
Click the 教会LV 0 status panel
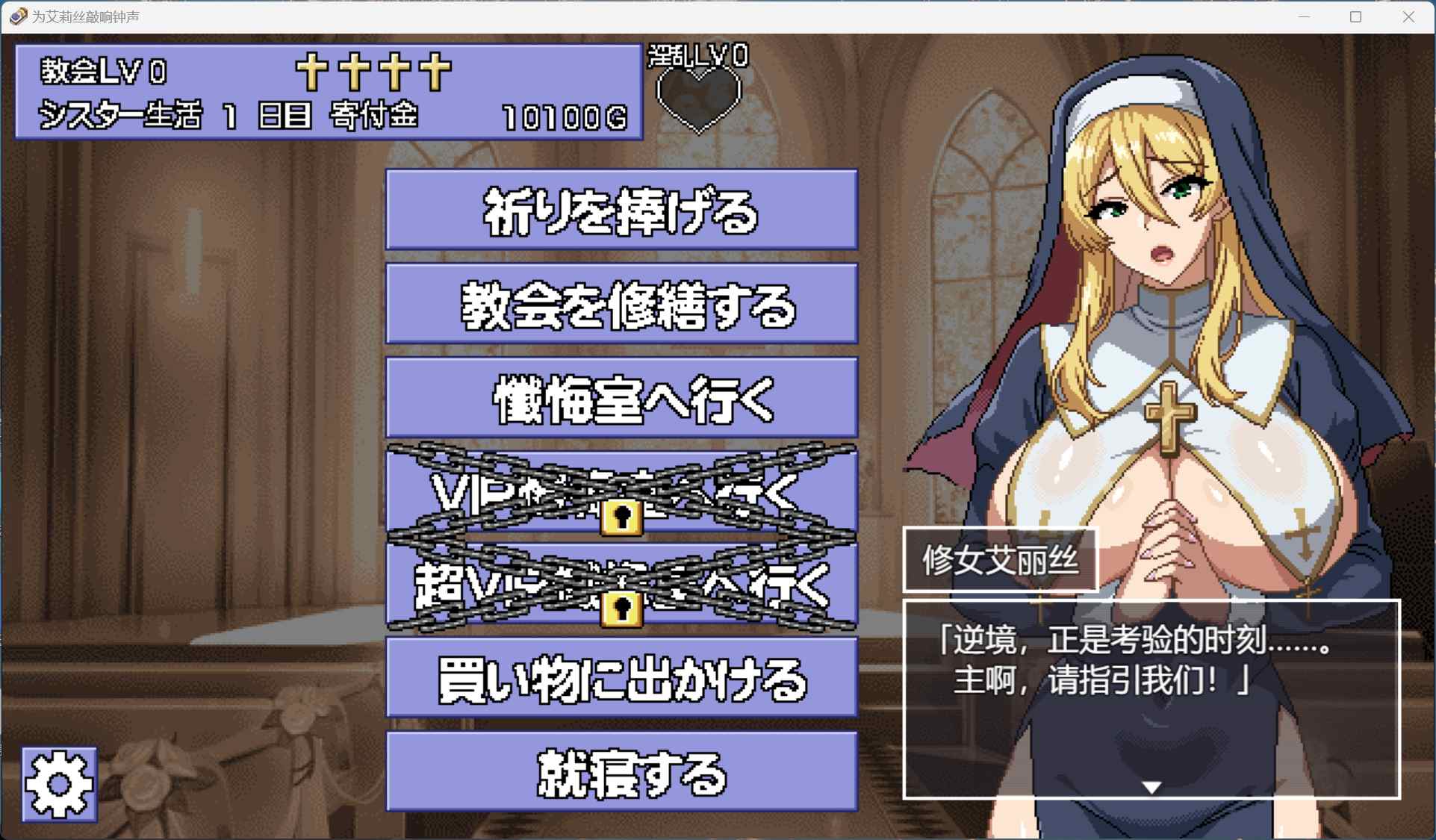105,72
